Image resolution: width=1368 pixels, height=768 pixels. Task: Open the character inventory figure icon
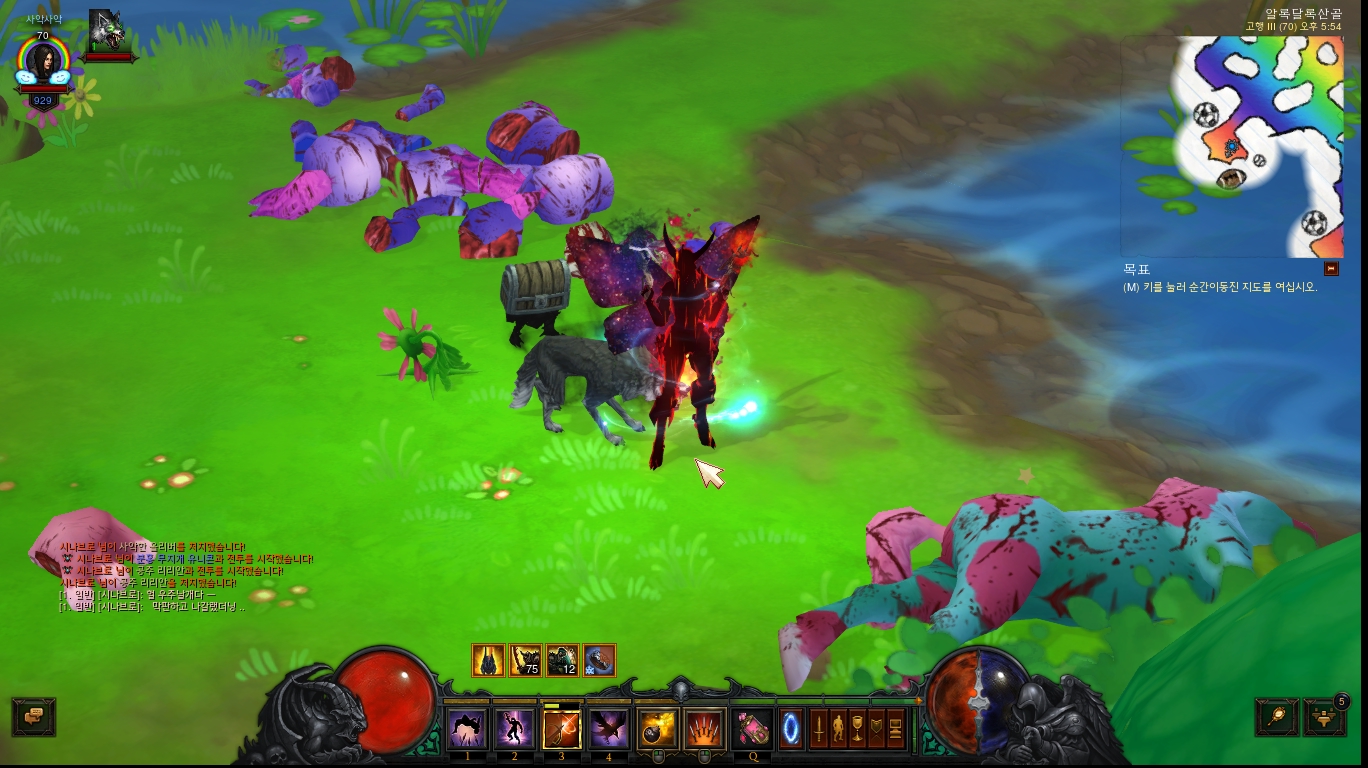click(838, 729)
